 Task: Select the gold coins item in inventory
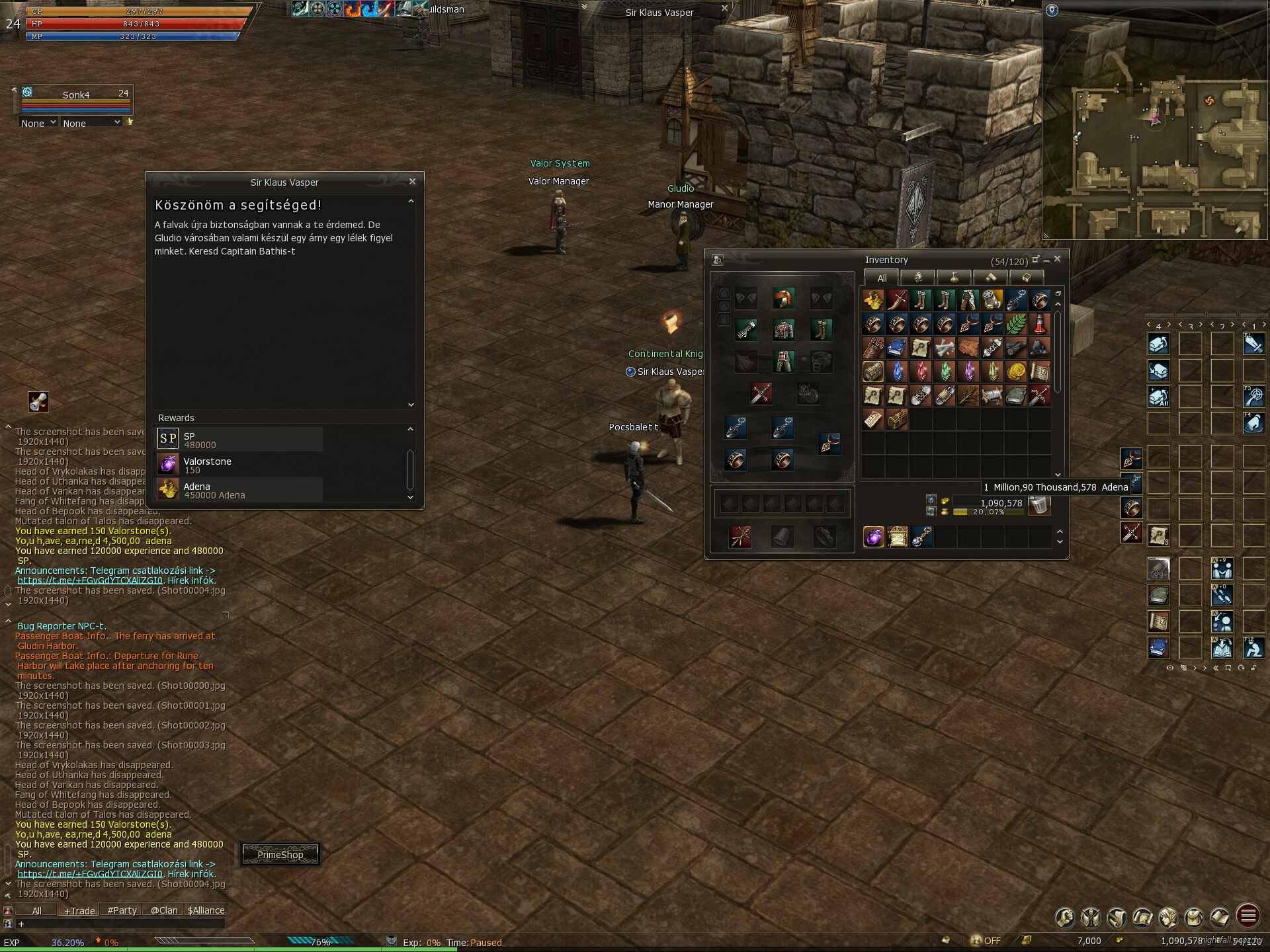click(1016, 371)
